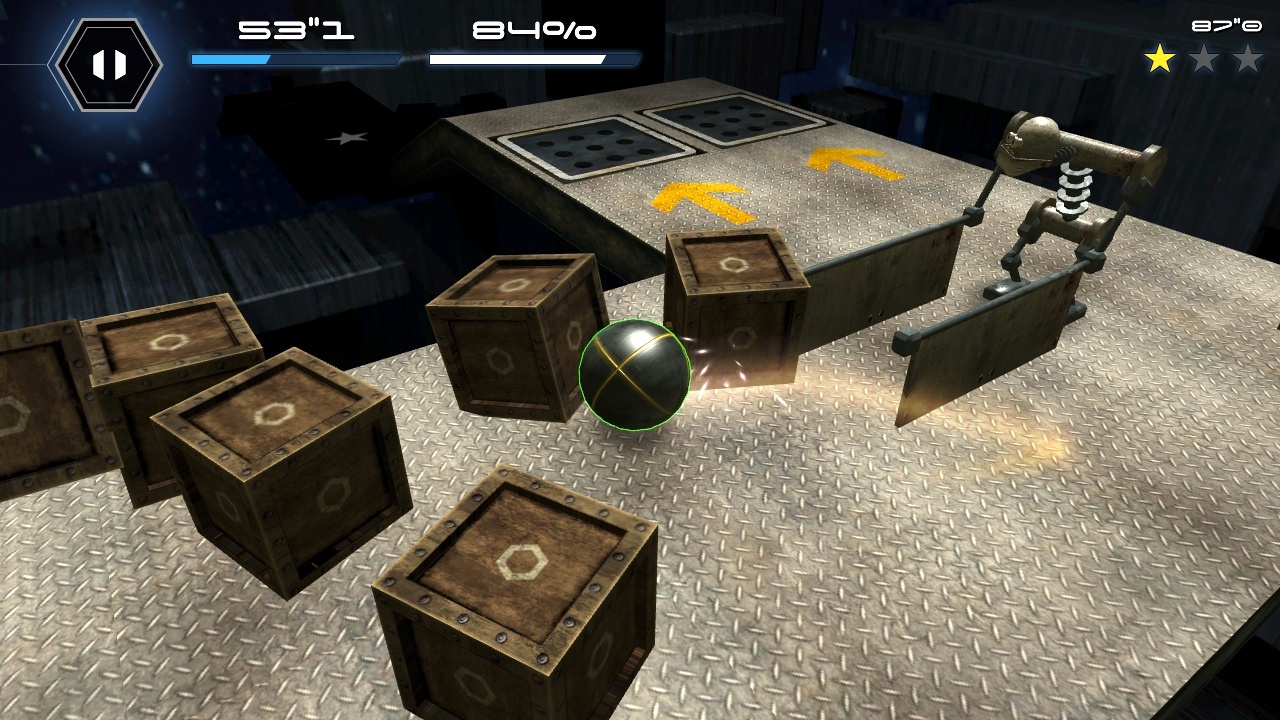Pause the game with the hexagon button
Viewport: 1280px width, 720px height.
click(x=109, y=65)
